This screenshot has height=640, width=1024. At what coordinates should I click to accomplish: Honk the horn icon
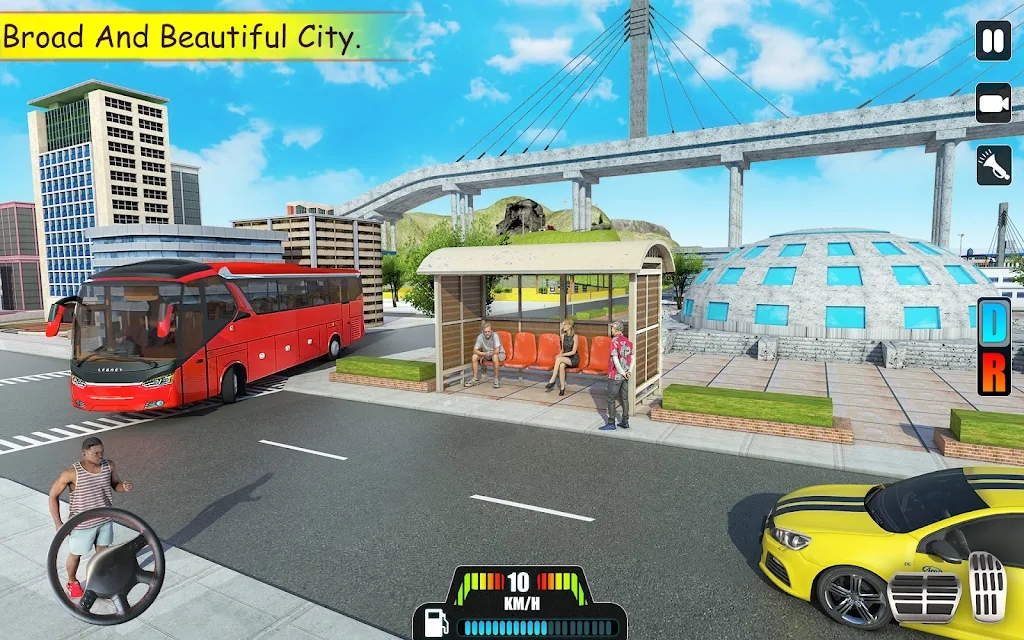pyautogui.click(x=993, y=165)
